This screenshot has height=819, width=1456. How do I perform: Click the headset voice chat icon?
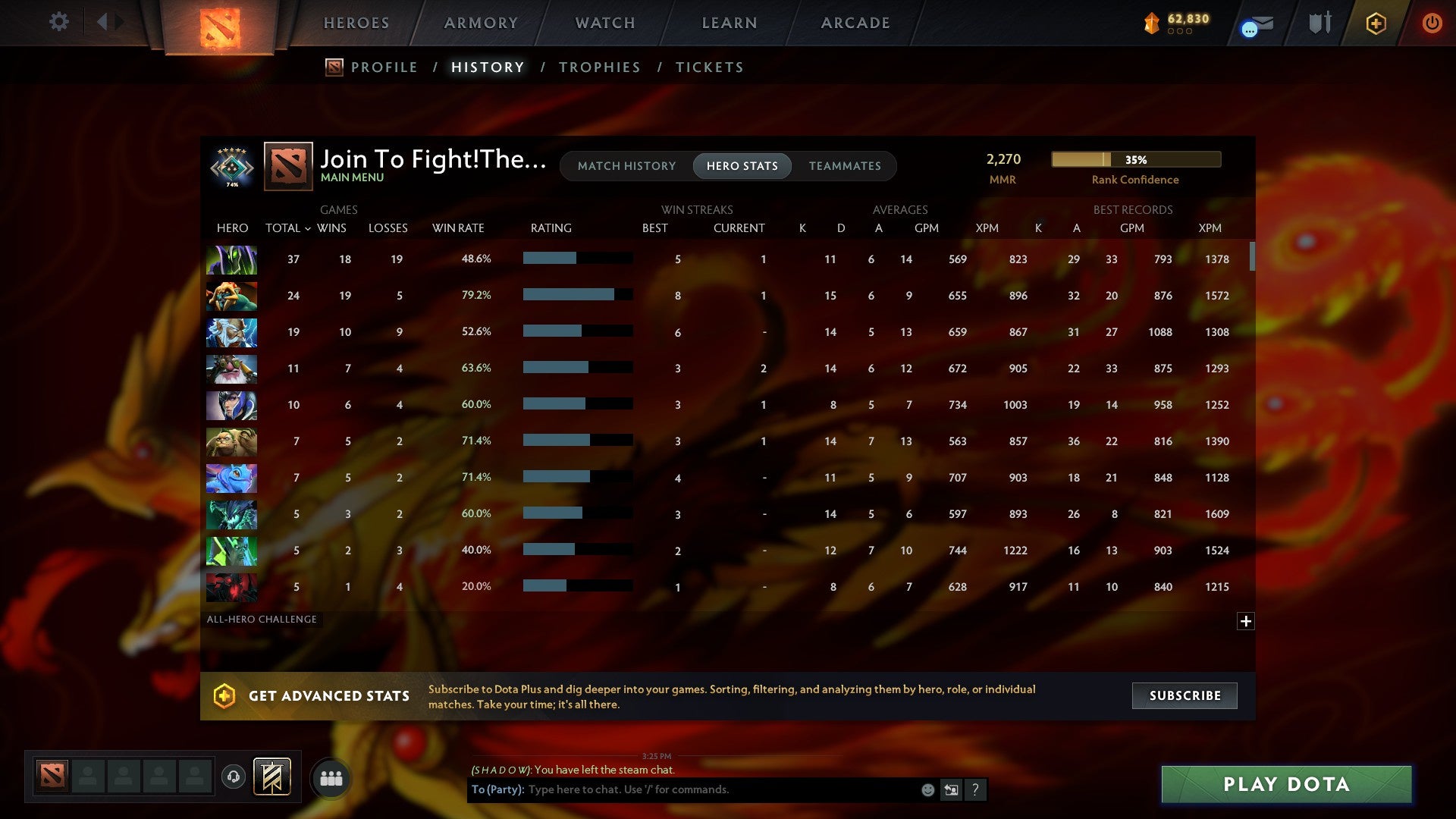point(233,777)
